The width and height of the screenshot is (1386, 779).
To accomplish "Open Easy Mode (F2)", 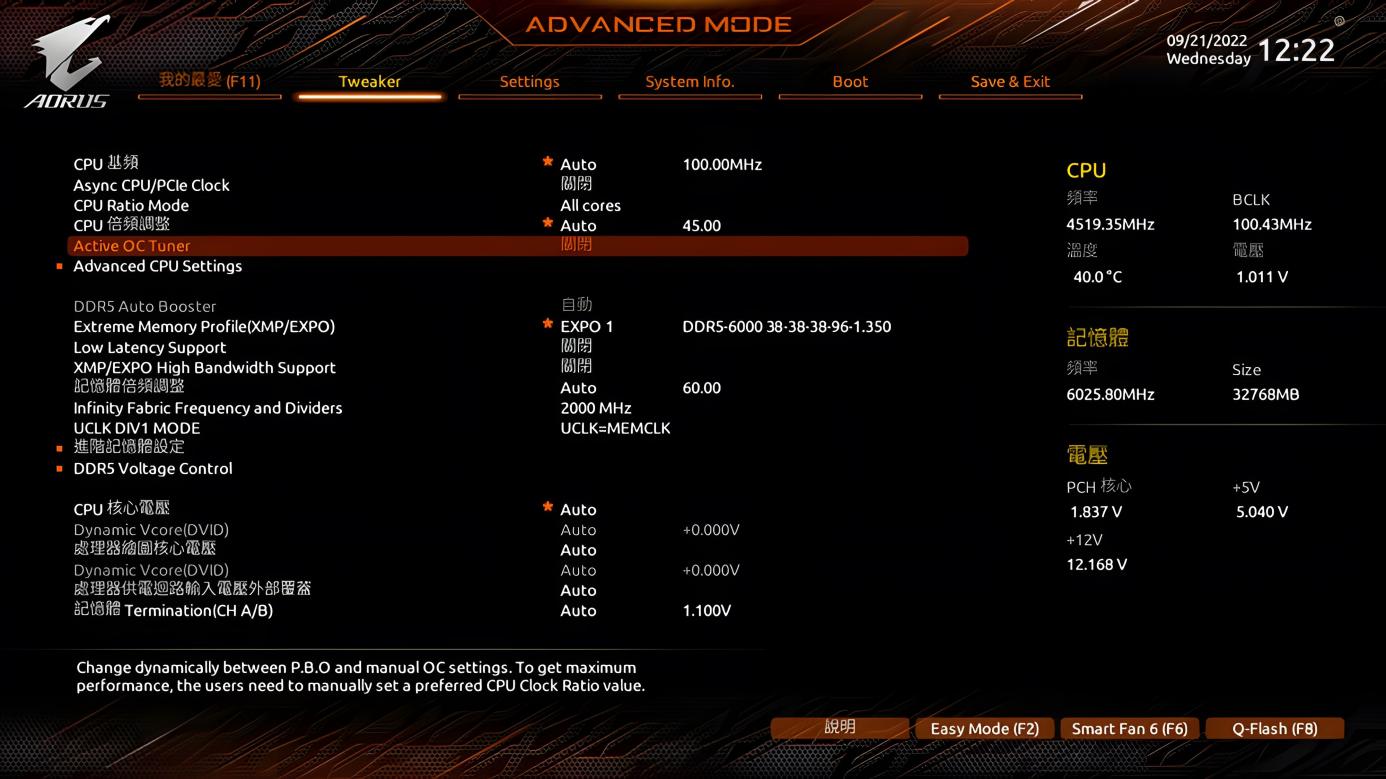I will tap(984, 728).
